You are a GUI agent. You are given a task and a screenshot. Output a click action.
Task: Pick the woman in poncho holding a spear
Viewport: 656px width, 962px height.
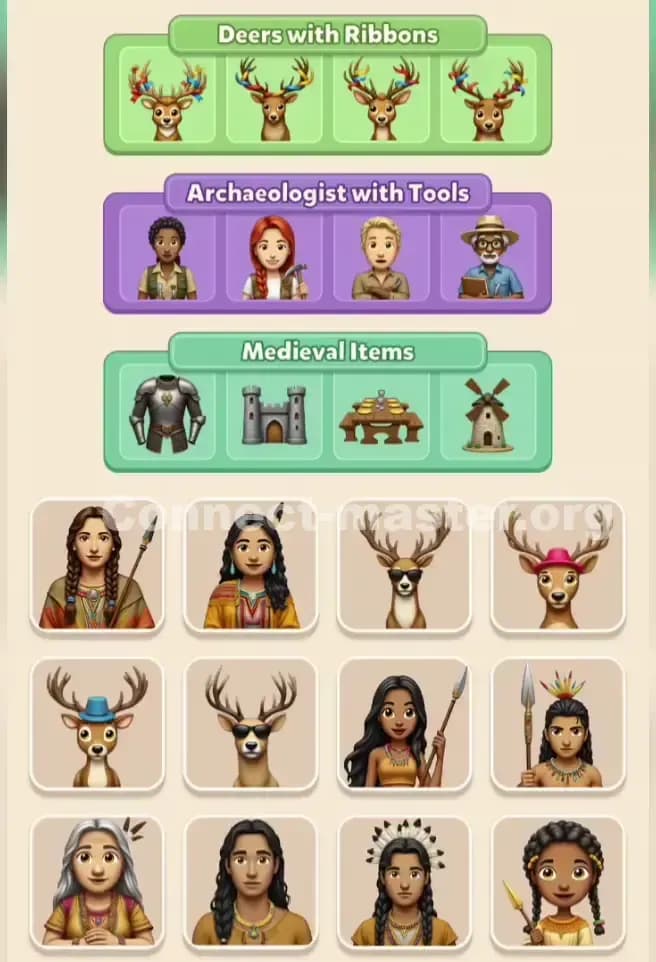click(97, 566)
